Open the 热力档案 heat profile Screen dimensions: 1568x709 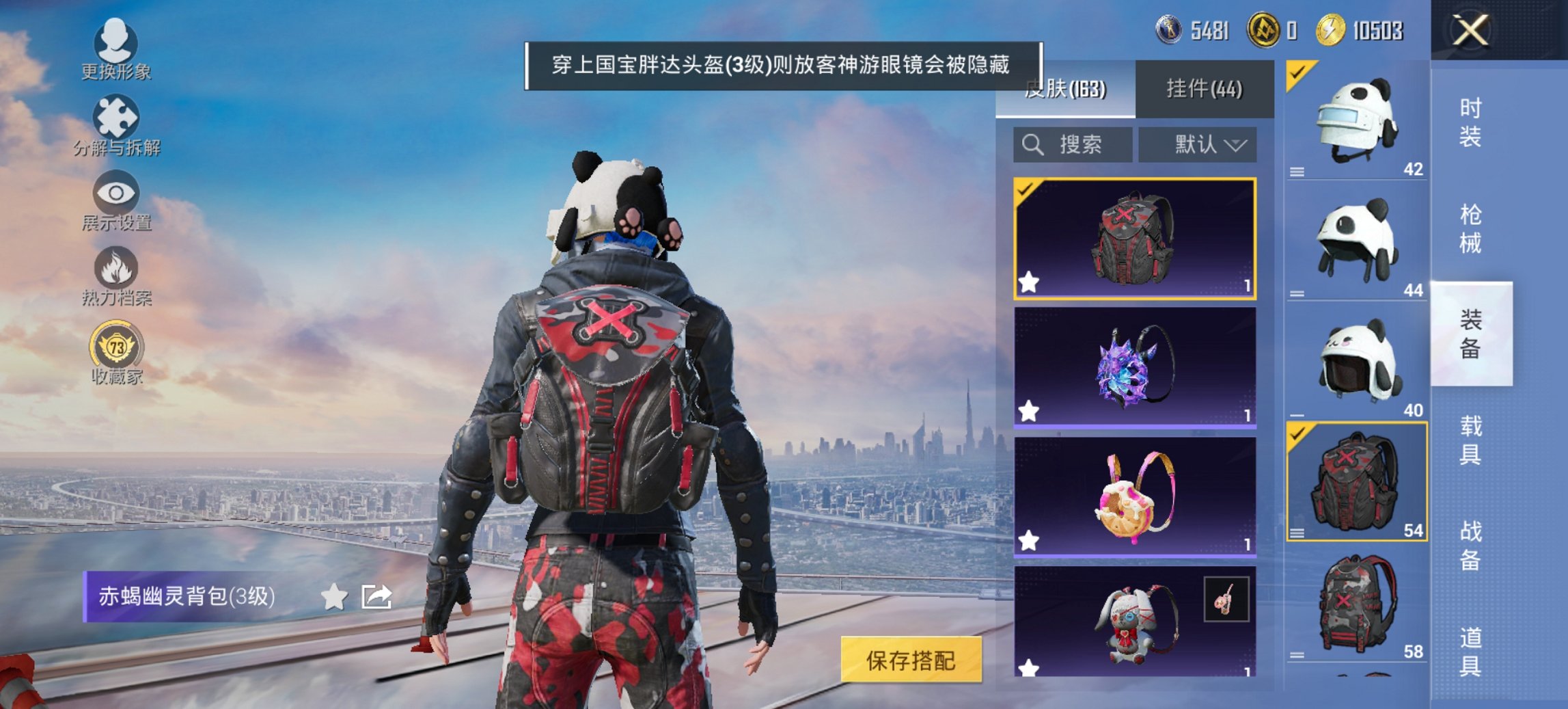pos(116,273)
